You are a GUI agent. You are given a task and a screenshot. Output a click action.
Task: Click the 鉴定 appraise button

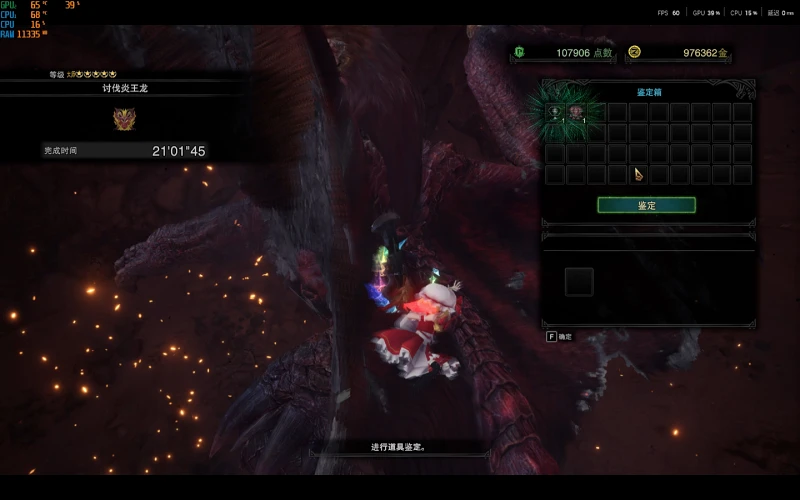(646, 205)
